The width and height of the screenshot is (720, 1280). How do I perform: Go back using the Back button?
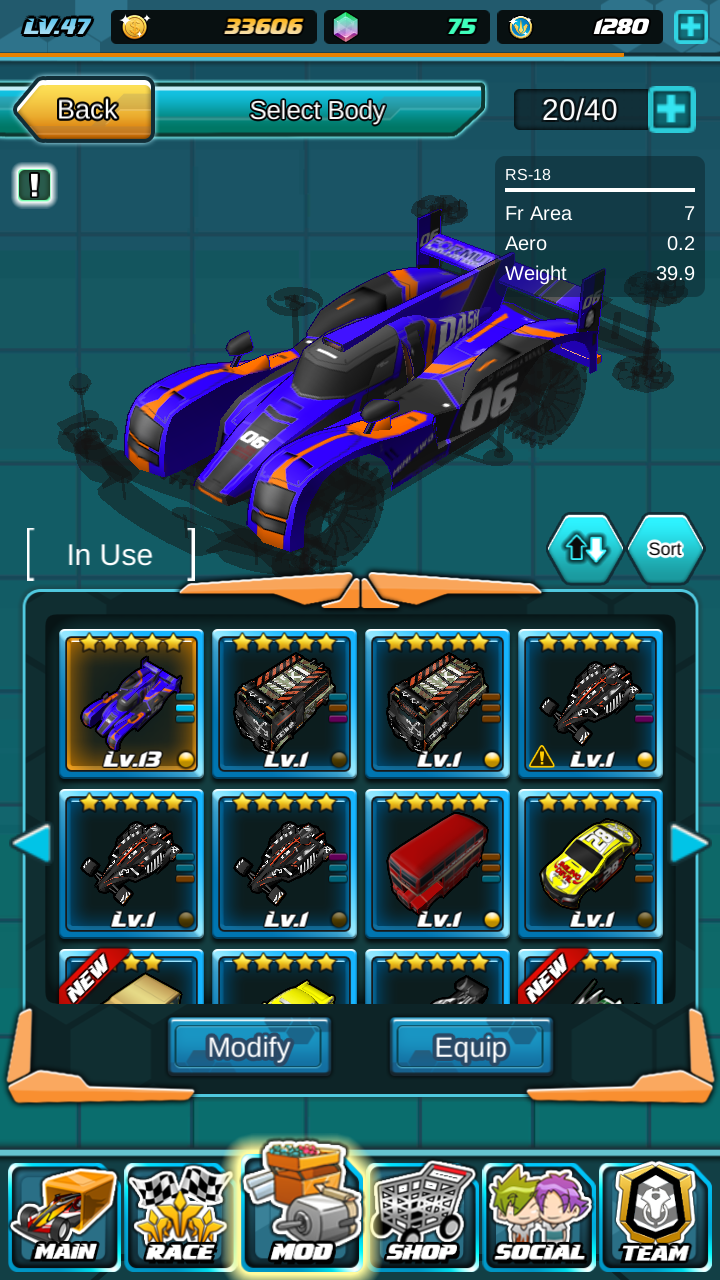(85, 109)
